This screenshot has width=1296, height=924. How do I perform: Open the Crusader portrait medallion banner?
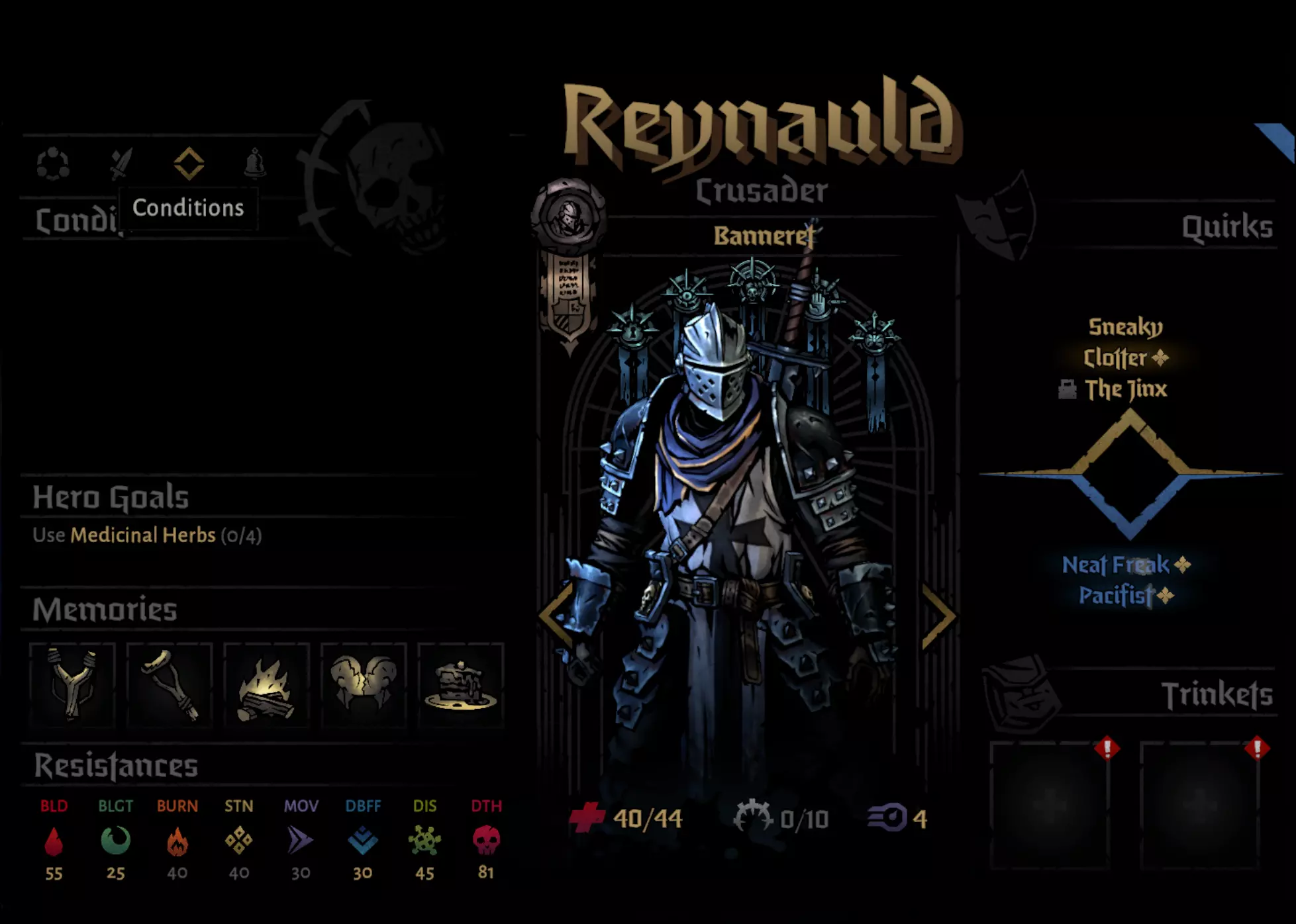coord(568,265)
